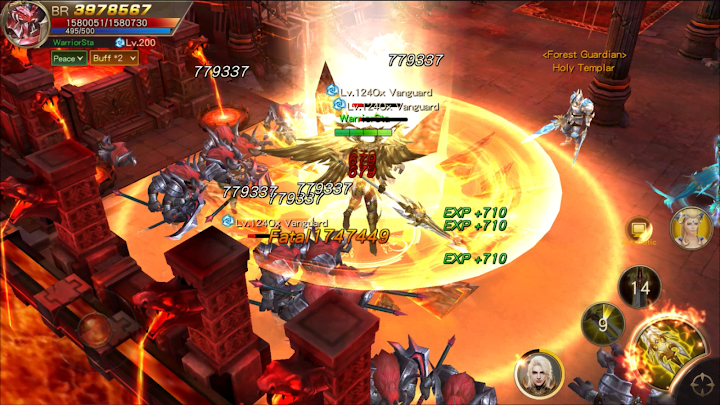Expand the Buff *2 dropdown

pyautogui.click(x=113, y=58)
